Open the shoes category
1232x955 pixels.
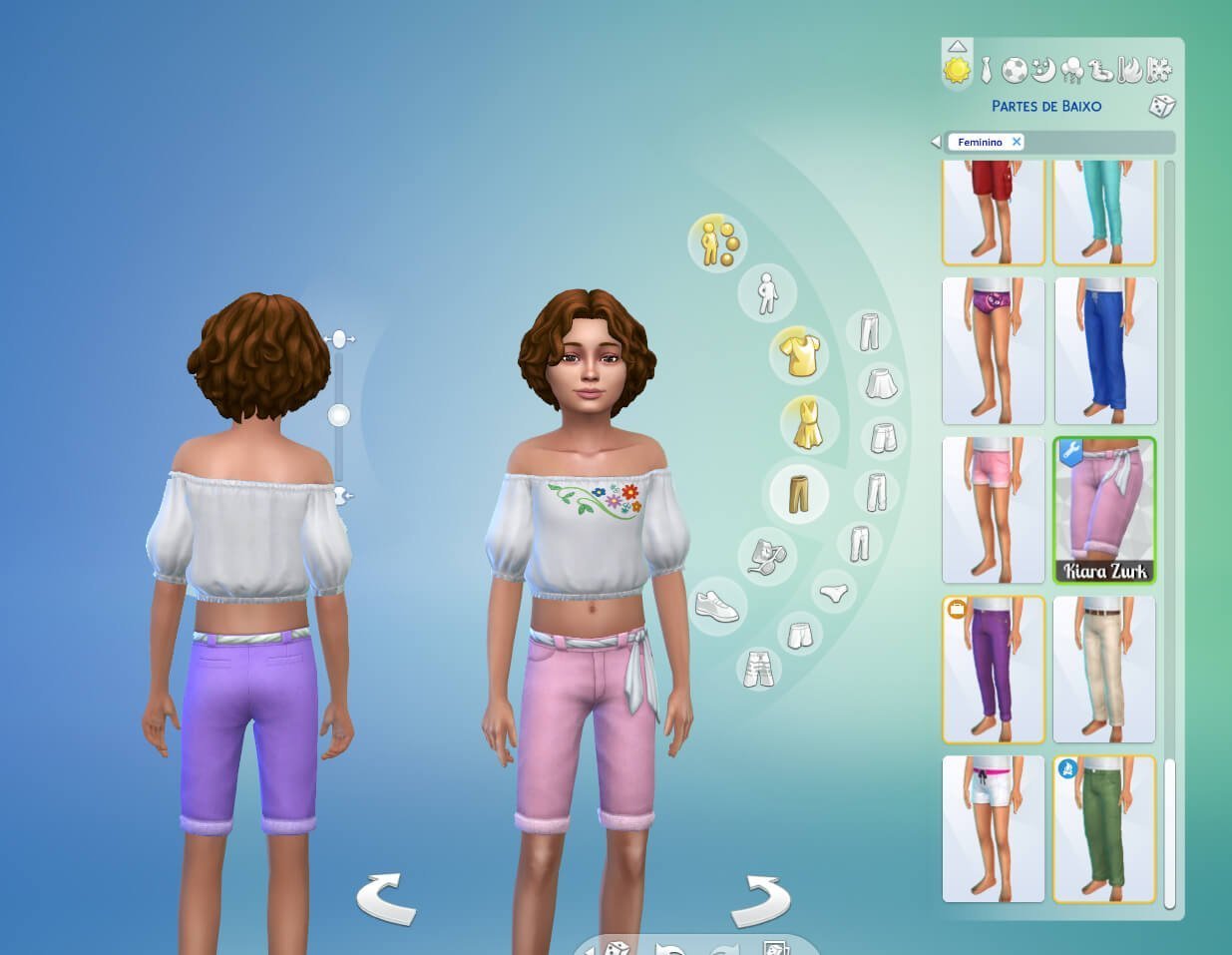tap(717, 605)
